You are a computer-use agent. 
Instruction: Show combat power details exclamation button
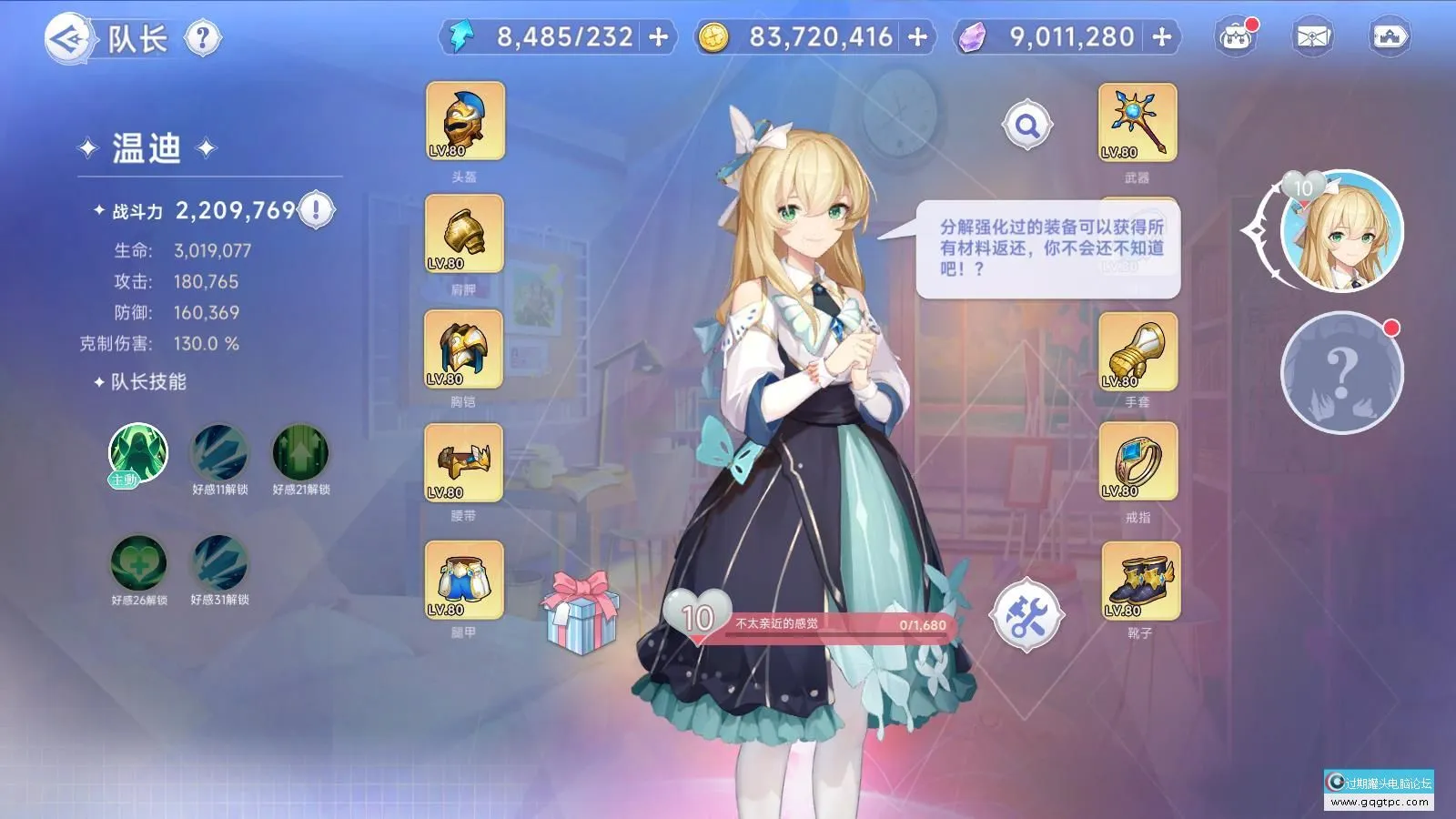click(316, 210)
